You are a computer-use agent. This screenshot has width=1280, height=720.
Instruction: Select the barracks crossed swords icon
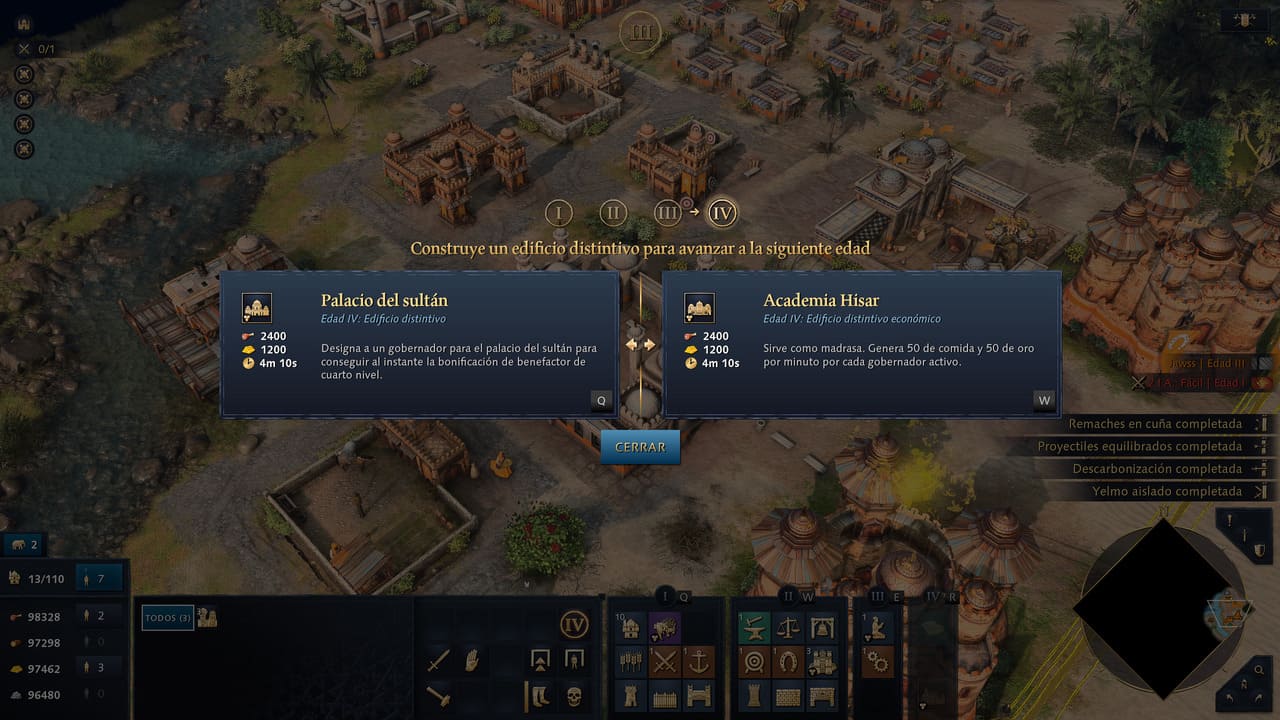point(665,661)
